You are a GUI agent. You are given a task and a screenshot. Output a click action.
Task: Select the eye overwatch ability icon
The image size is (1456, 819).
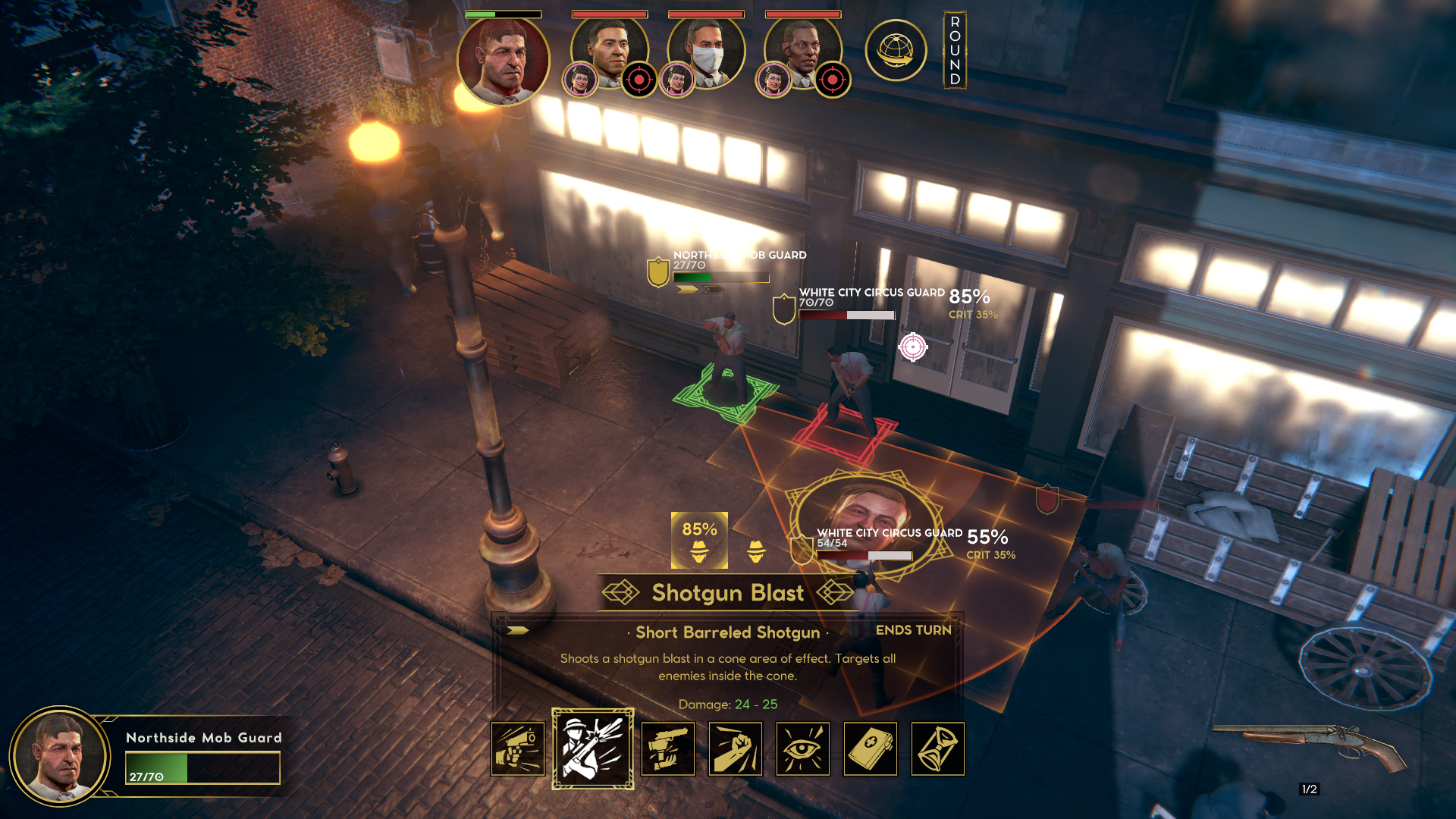[805, 748]
